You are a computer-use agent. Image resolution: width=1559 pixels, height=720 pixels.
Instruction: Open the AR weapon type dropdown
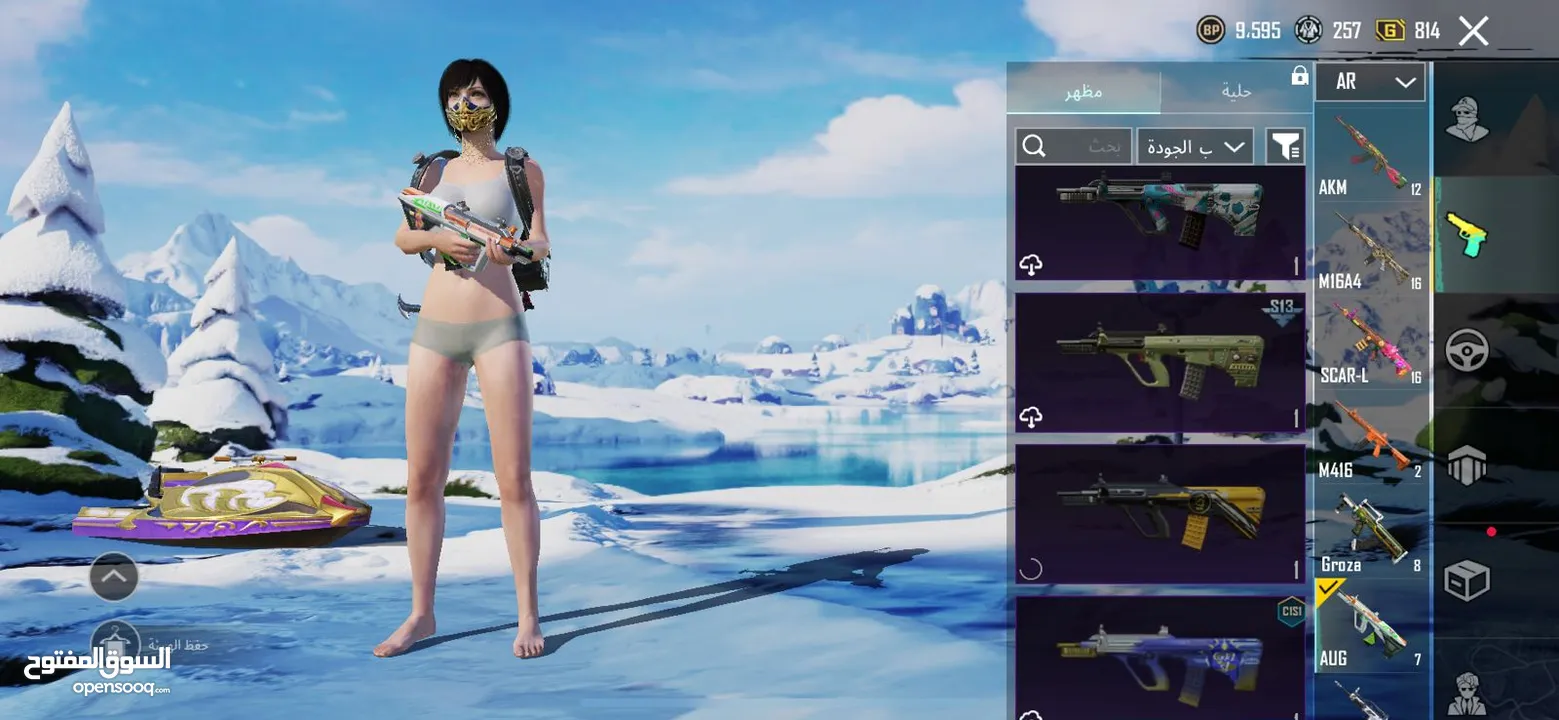click(1369, 82)
